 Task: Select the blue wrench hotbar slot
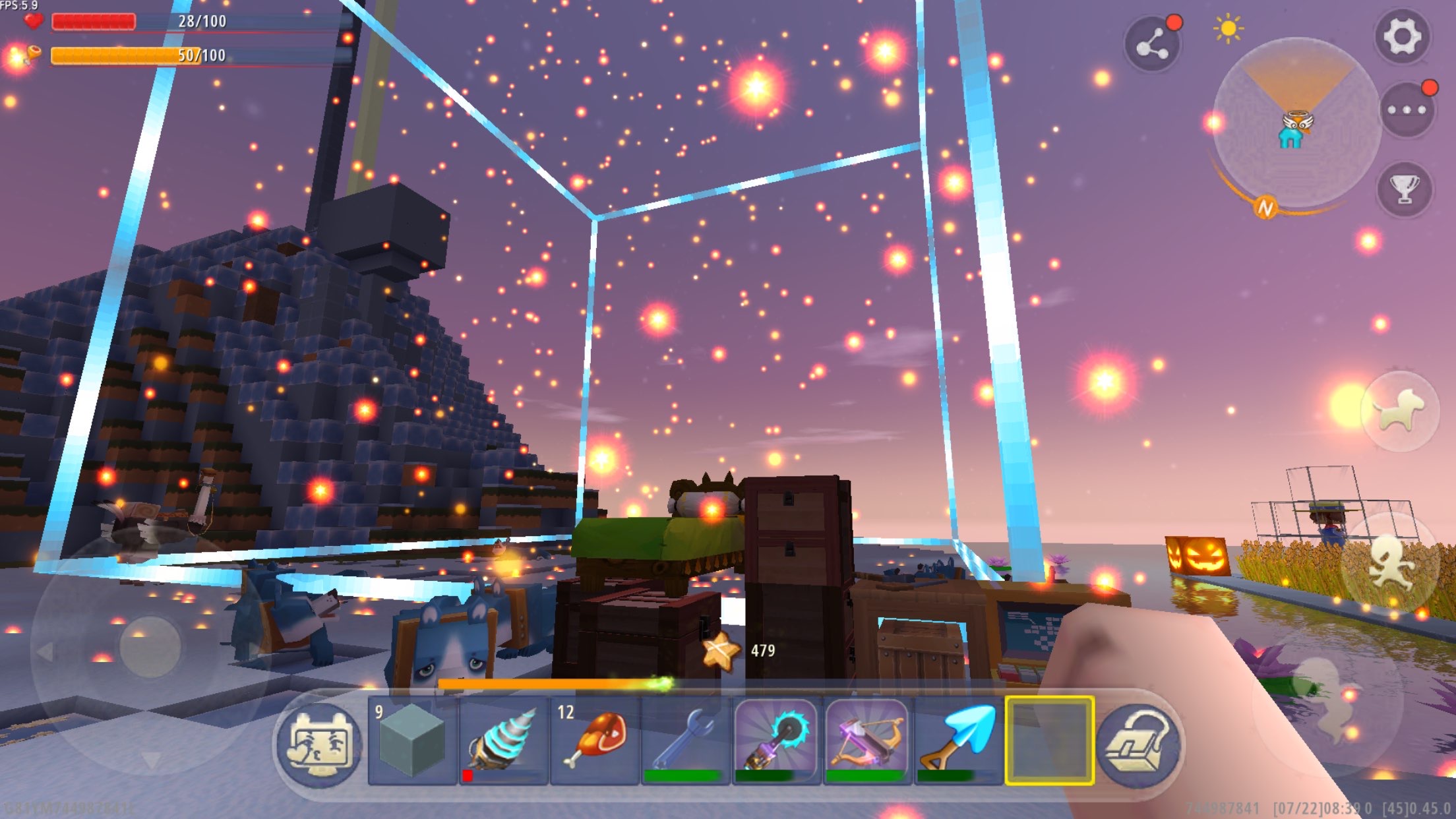(x=685, y=741)
